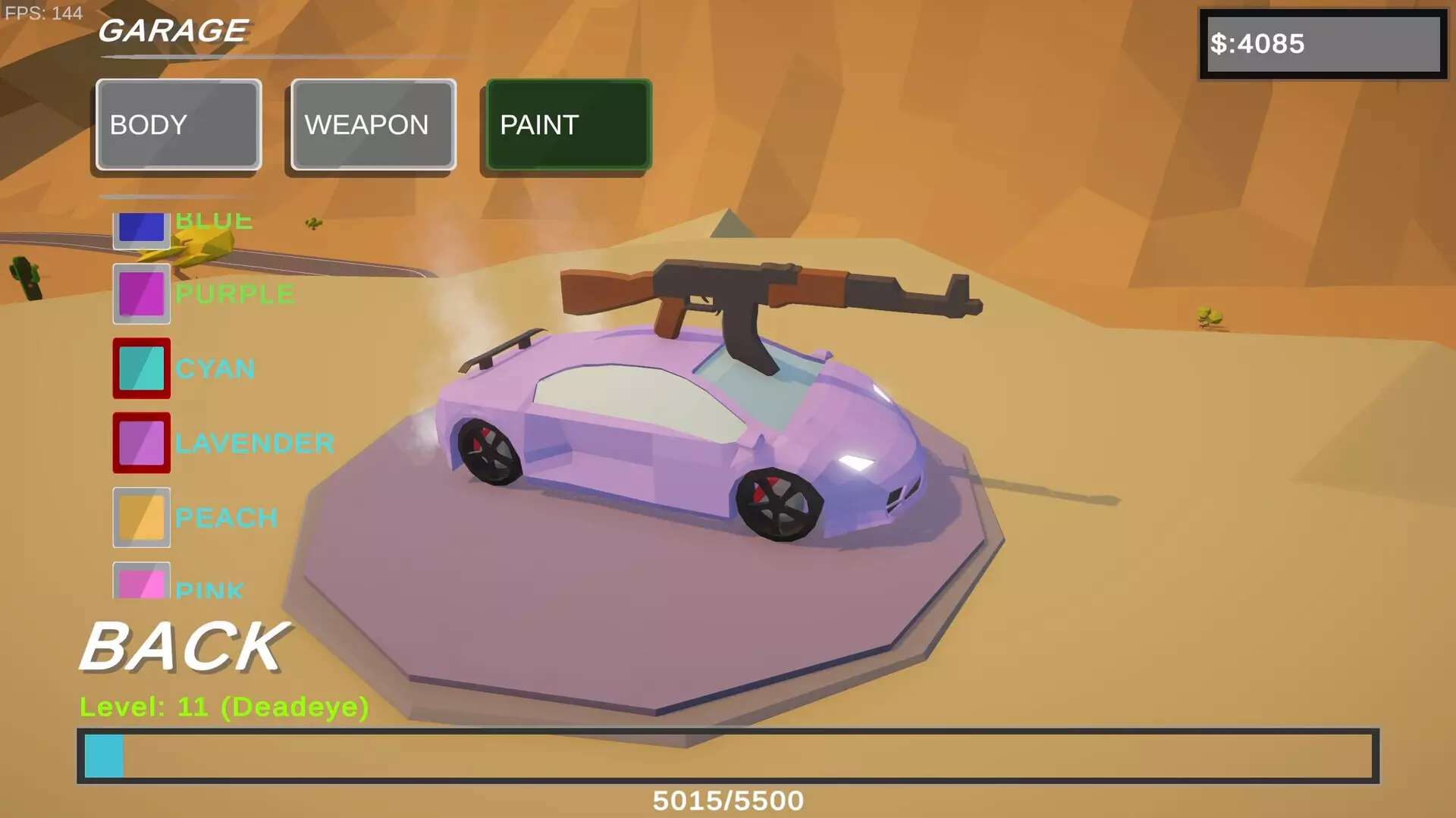Screen dimensions: 1456x818
Task: Click the Purple color preview square
Action: pyautogui.click(x=141, y=293)
